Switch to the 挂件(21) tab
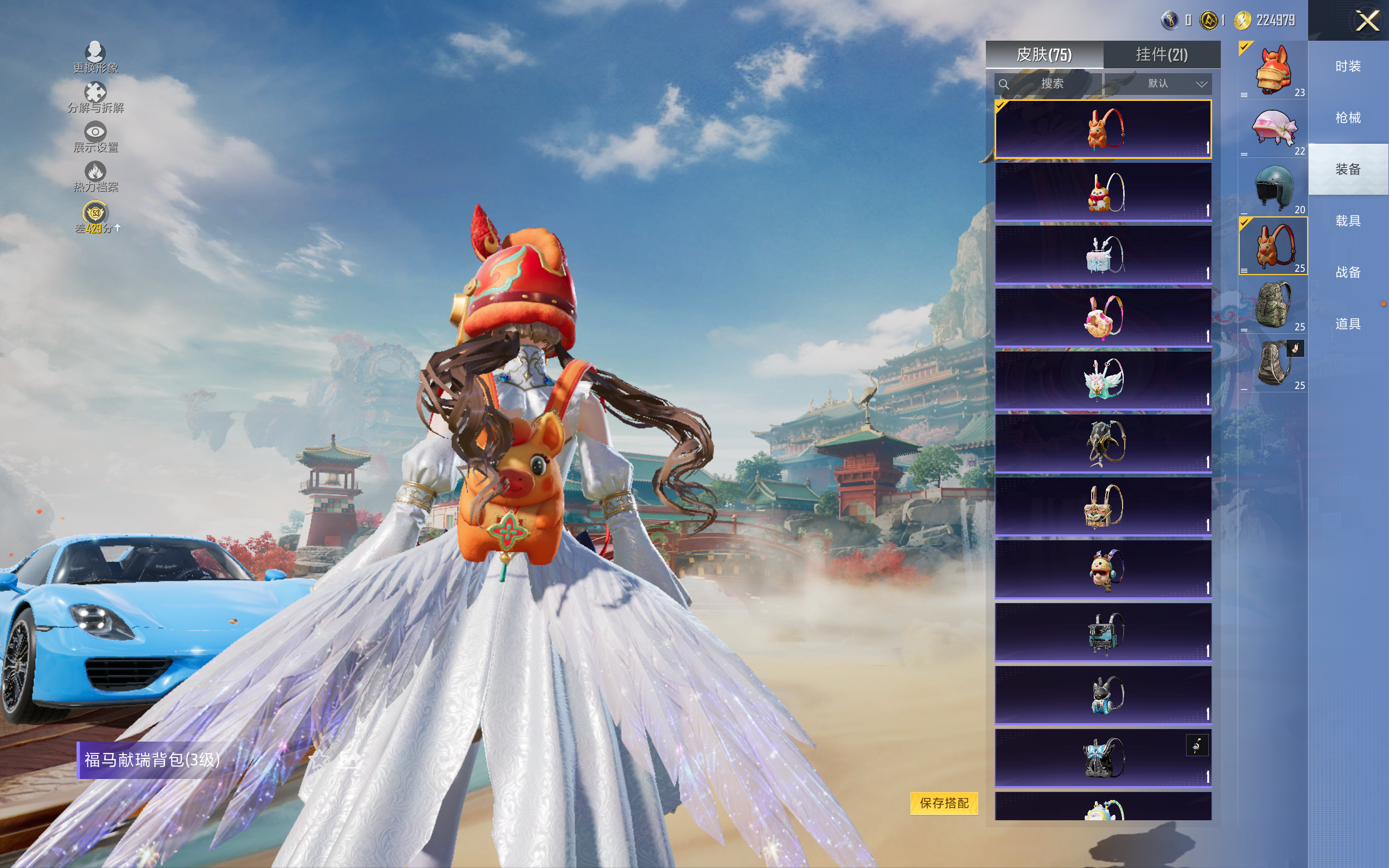Screen dimensions: 1389x868 [1161, 55]
